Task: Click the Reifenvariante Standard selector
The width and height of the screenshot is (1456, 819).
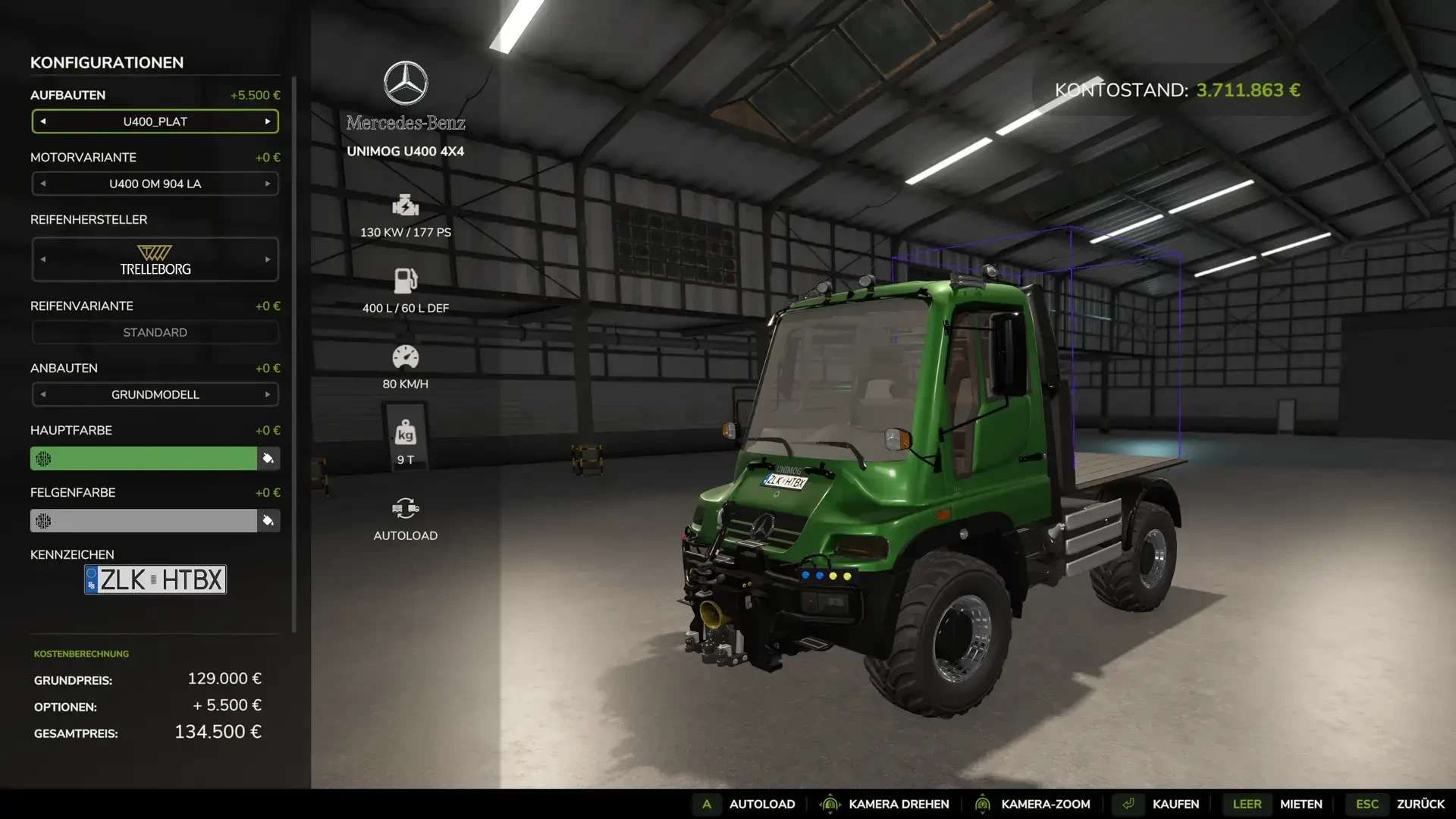Action: point(155,332)
